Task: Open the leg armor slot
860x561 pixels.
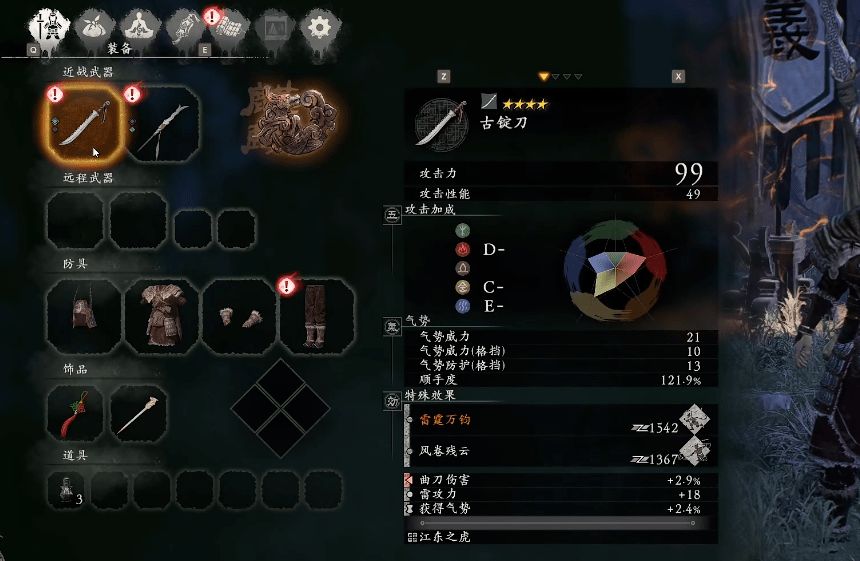Action: coord(316,315)
